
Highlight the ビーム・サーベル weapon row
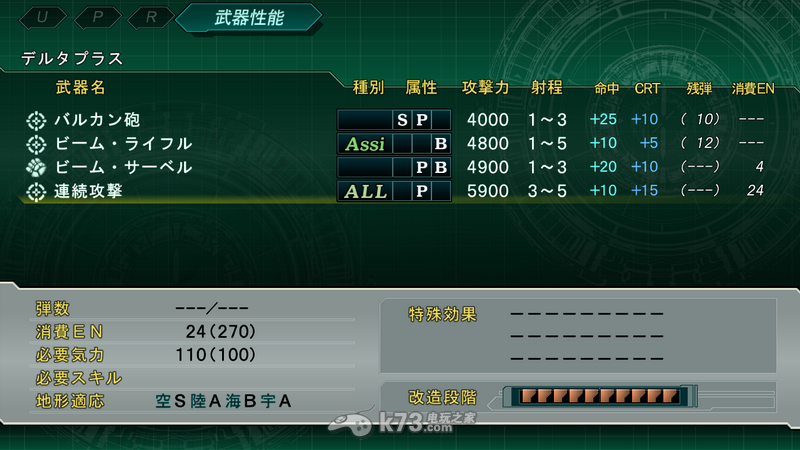click(123, 167)
